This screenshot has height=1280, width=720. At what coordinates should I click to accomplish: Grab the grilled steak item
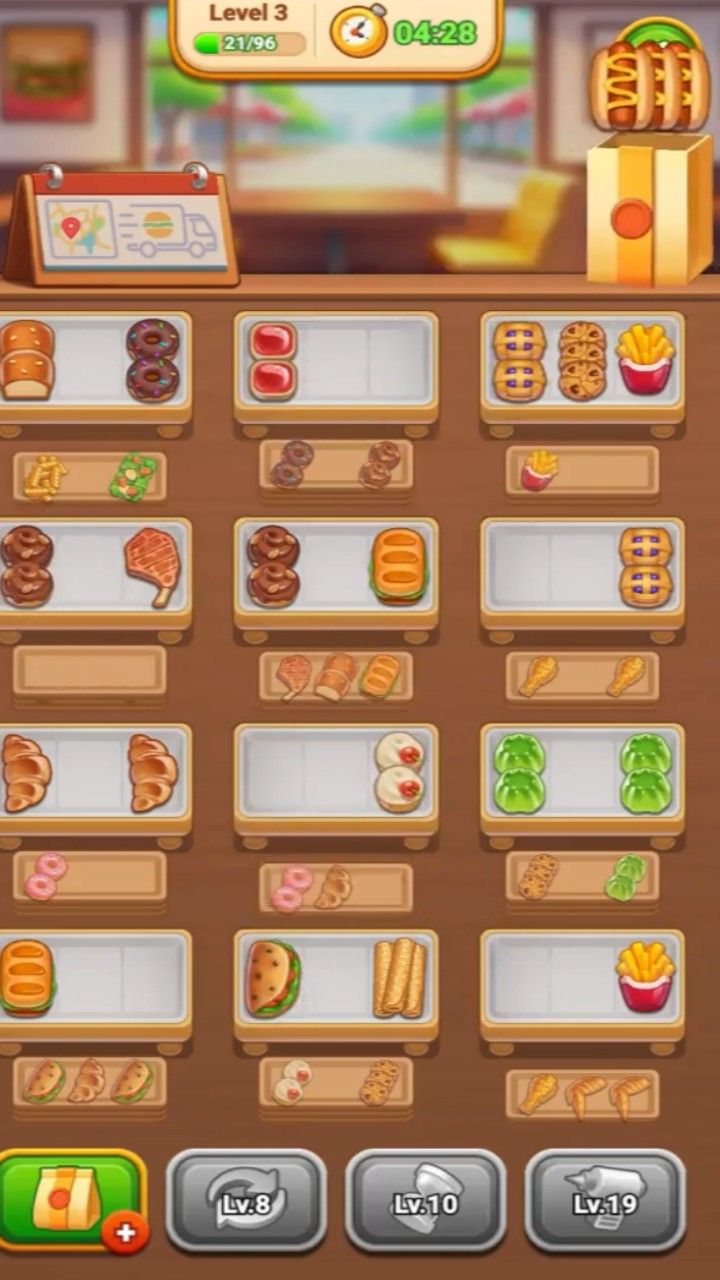[x=152, y=566]
